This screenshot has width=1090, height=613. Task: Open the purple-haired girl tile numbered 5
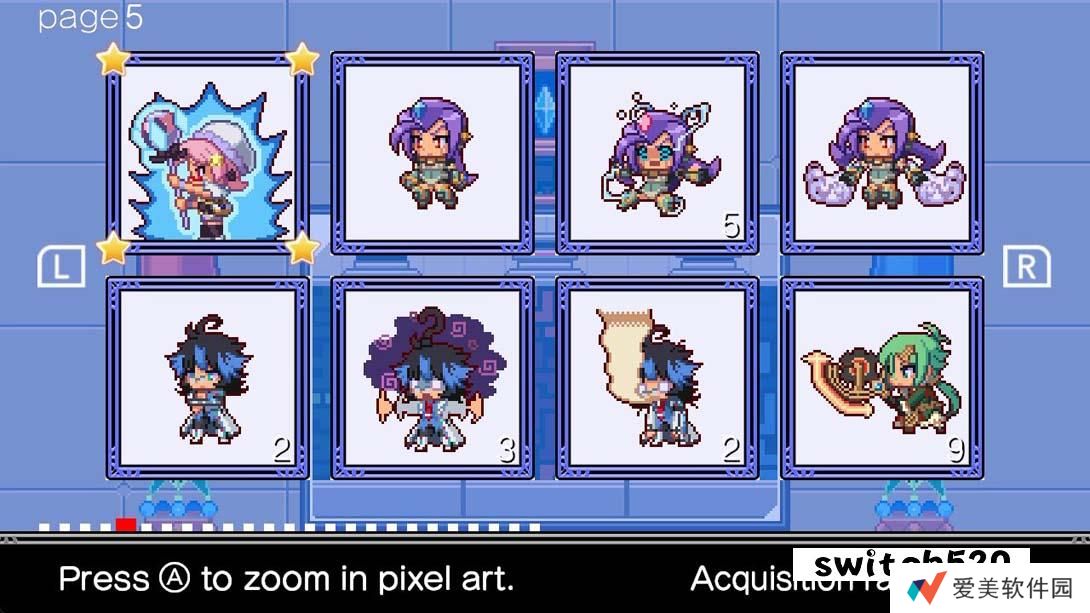click(x=657, y=154)
